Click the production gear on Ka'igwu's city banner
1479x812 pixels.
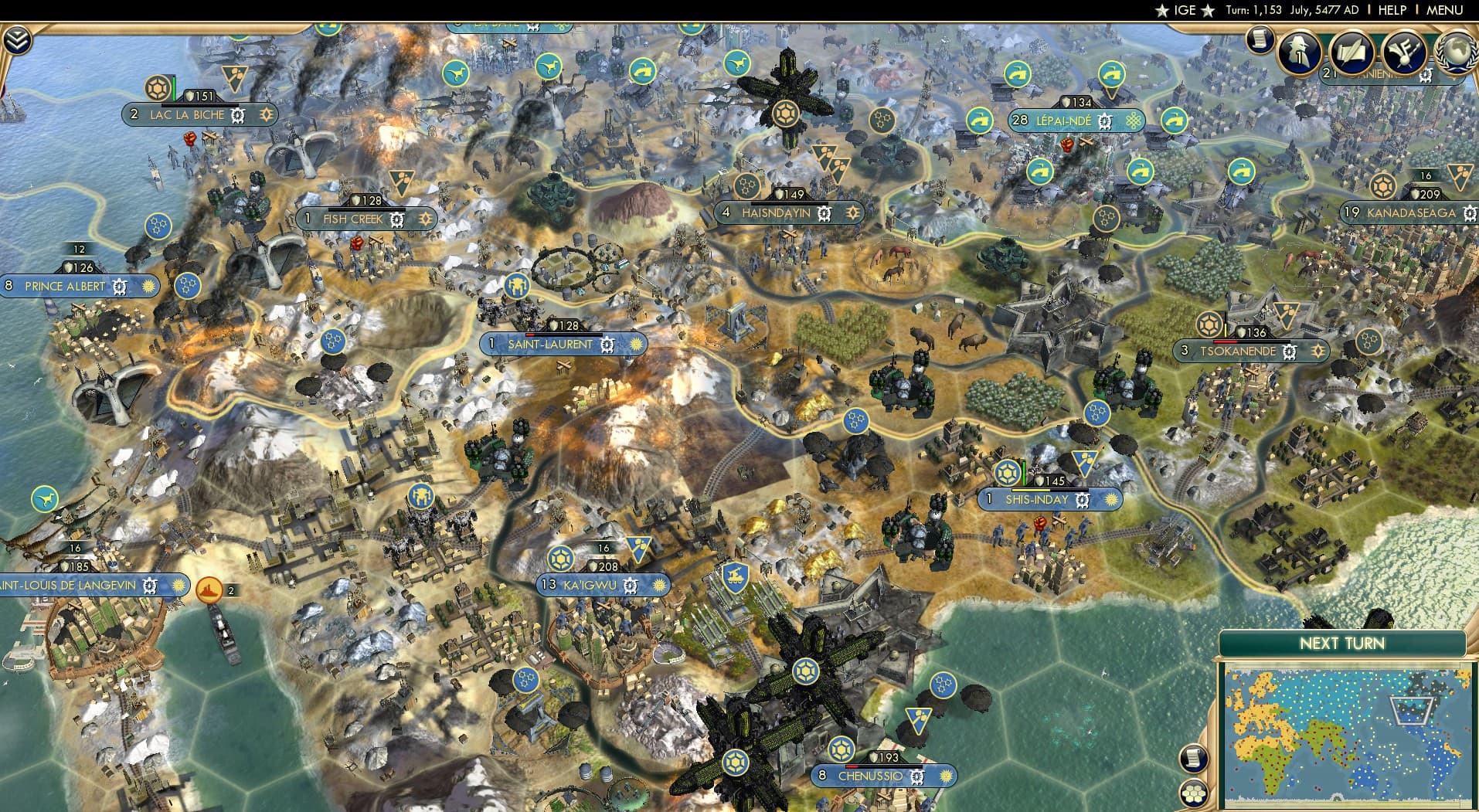(631, 586)
